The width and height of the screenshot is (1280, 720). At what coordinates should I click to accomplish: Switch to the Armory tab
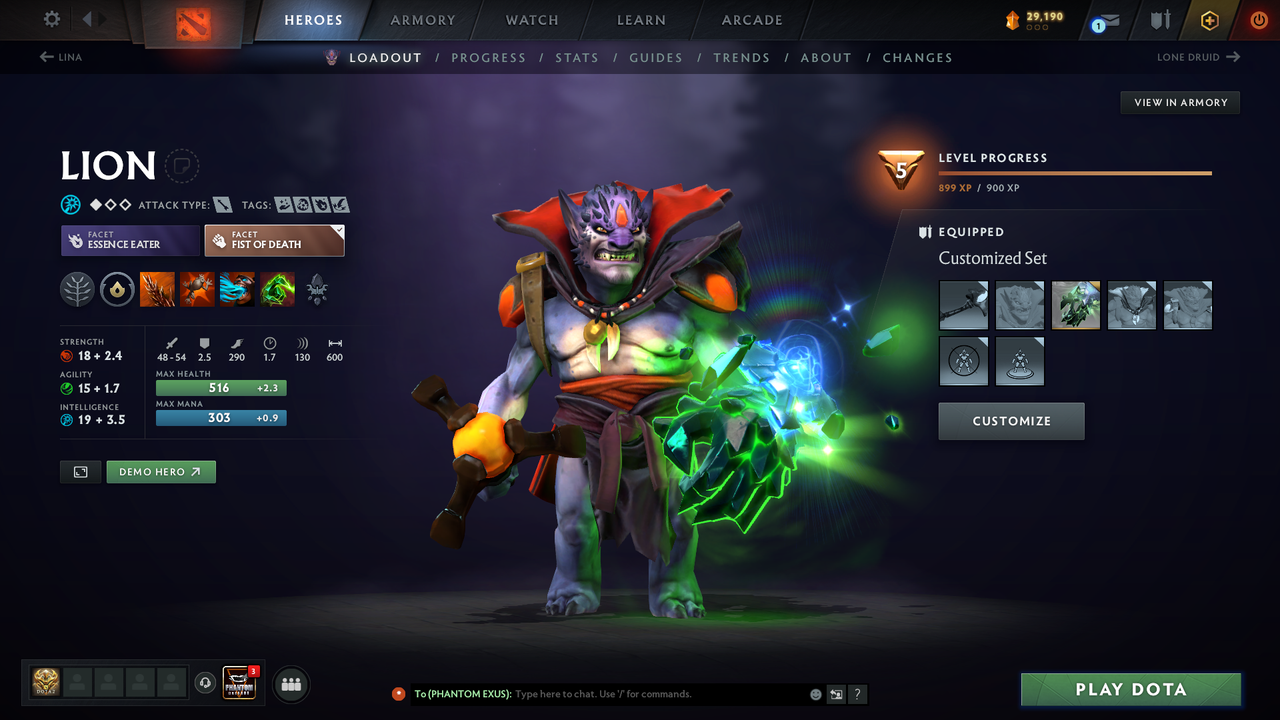423,20
